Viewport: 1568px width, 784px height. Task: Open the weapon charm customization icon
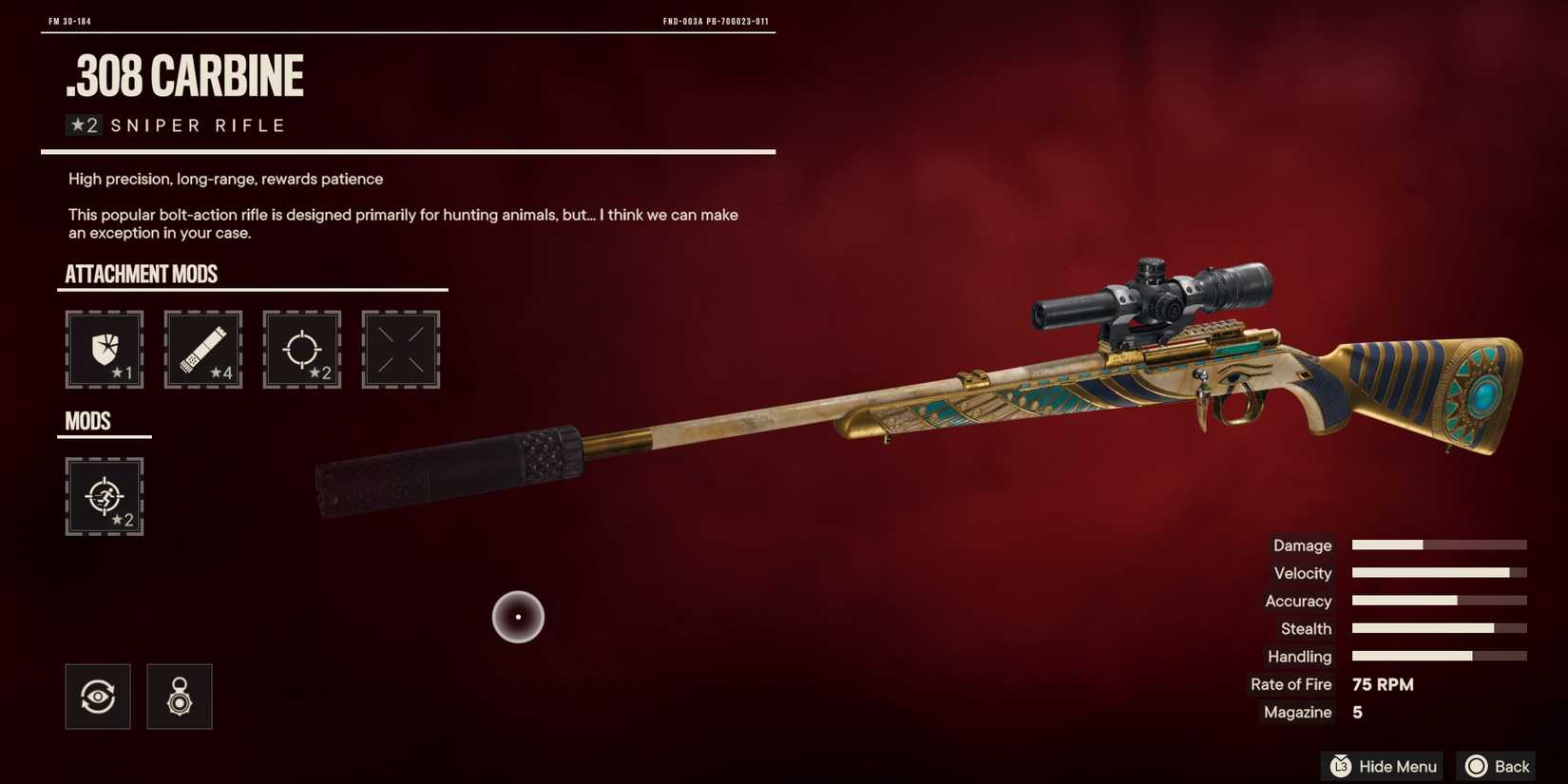(179, 696)
